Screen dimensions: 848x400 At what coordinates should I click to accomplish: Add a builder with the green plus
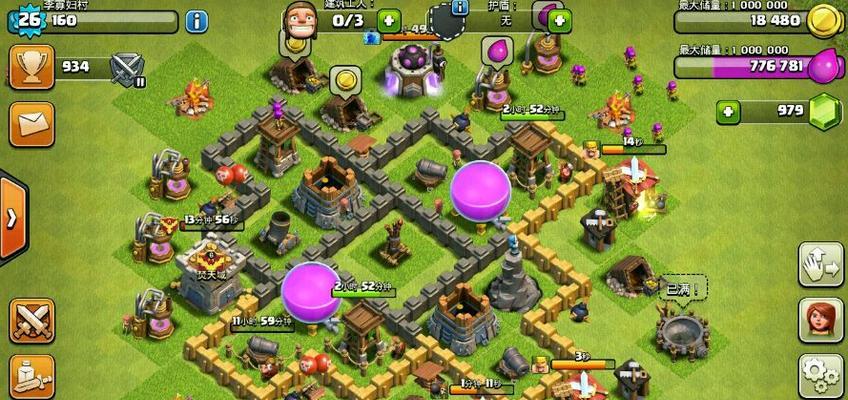388,20
